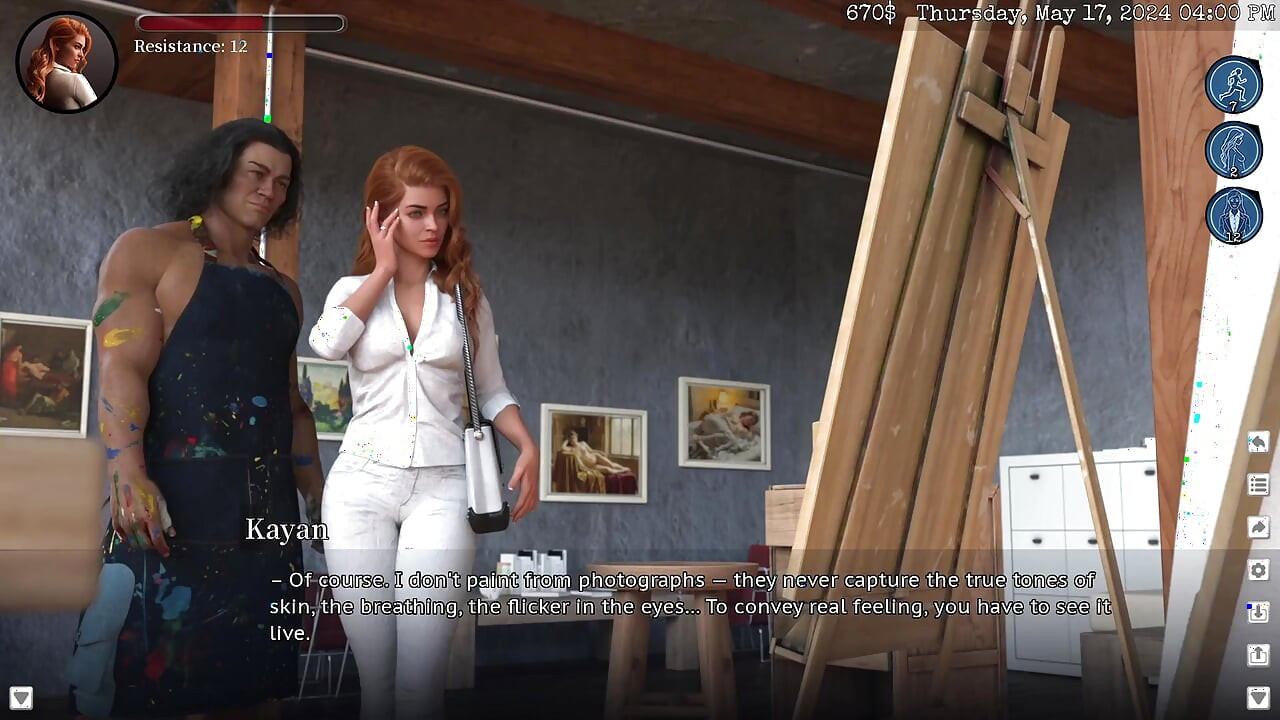
Task: Hide interface with bottom-right down triangle
Action: coord(1258,697)
